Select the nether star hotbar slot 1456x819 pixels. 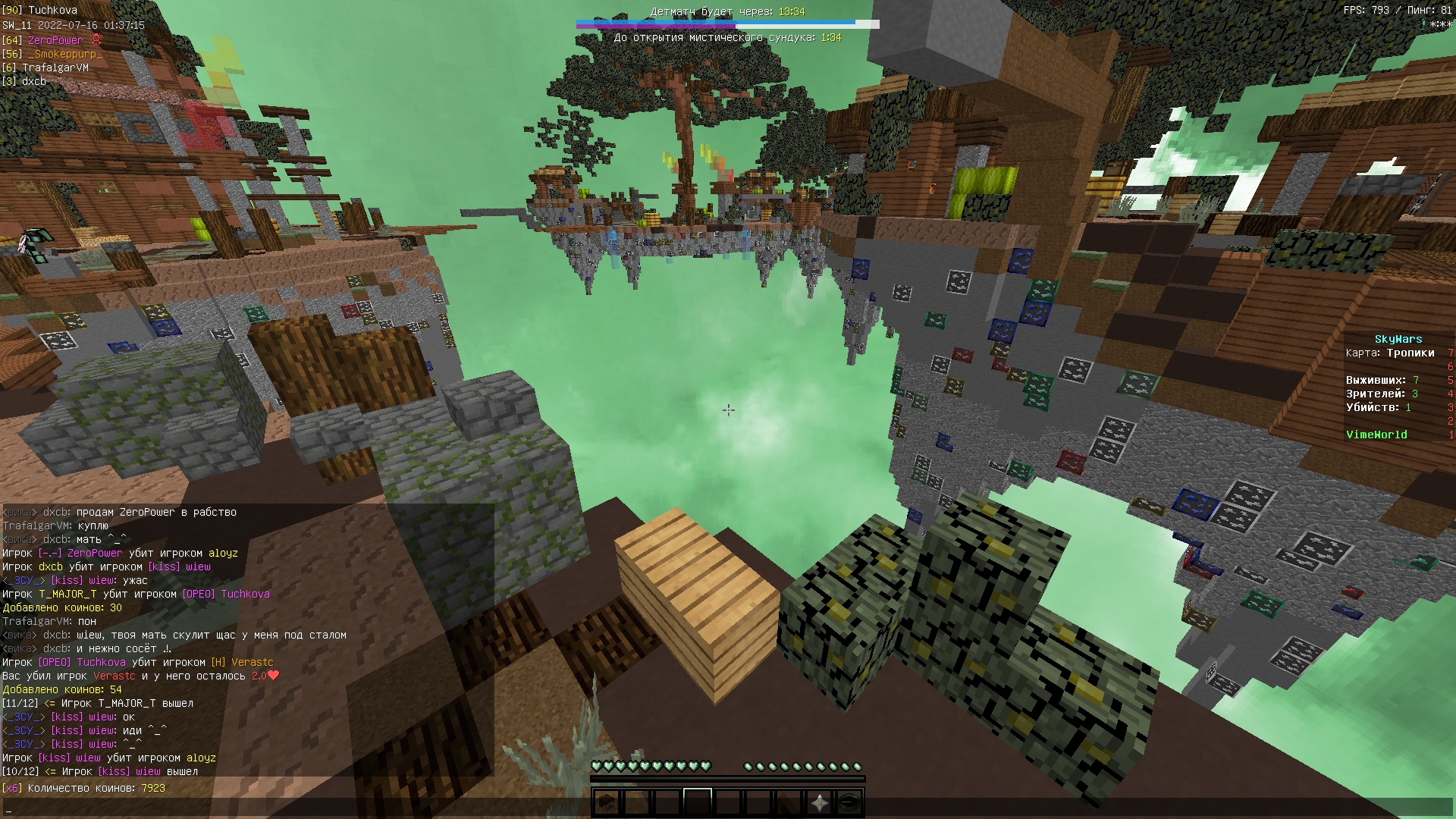[819, 802]
